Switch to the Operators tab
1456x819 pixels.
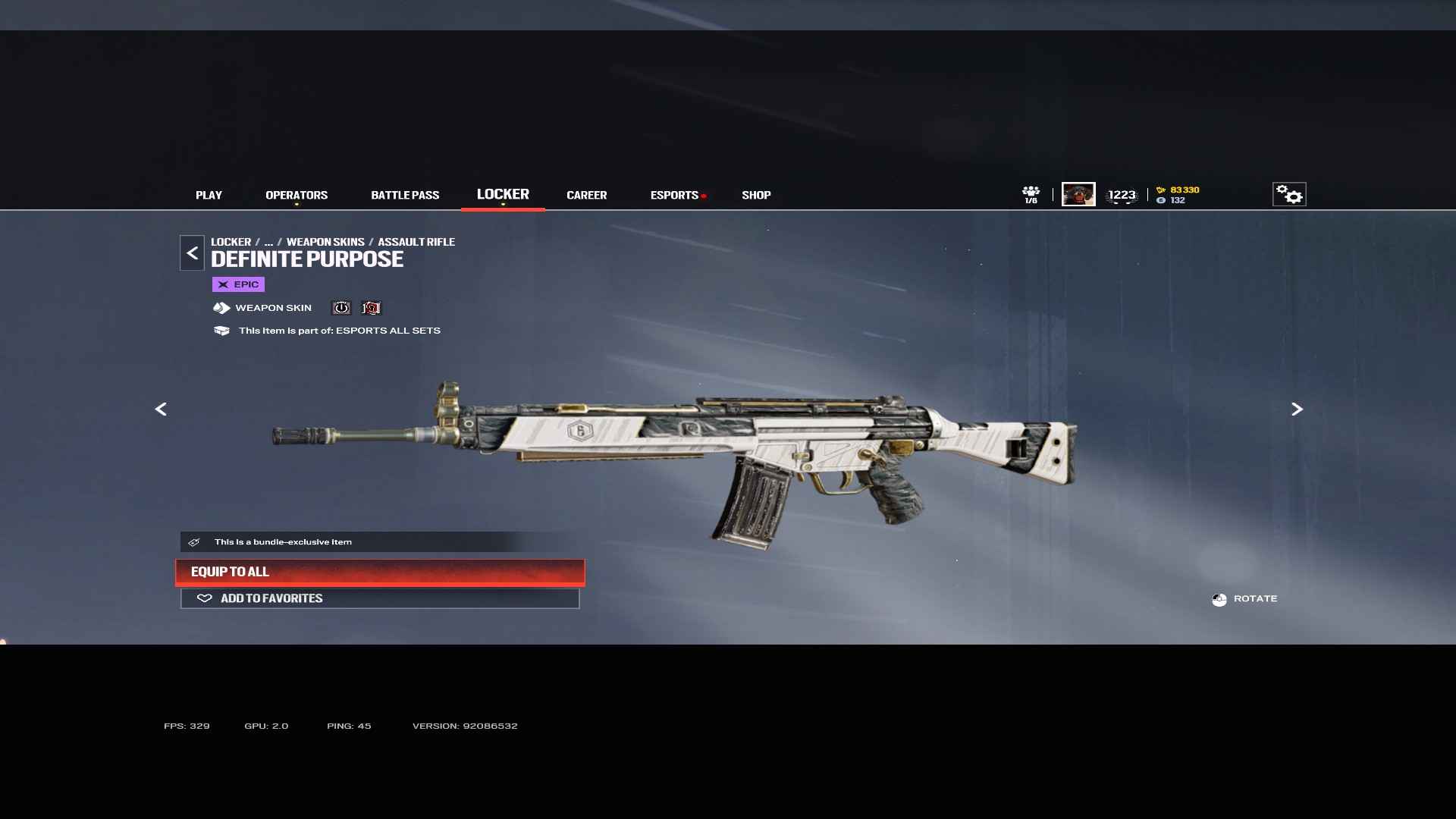click(297, 195)
